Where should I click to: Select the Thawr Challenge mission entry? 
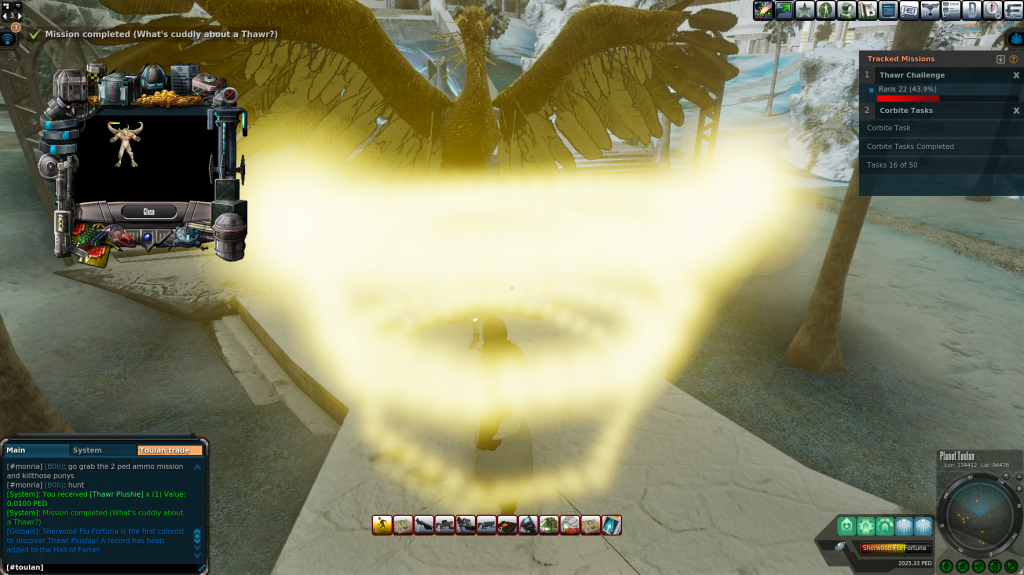click(x=912, y=75)
